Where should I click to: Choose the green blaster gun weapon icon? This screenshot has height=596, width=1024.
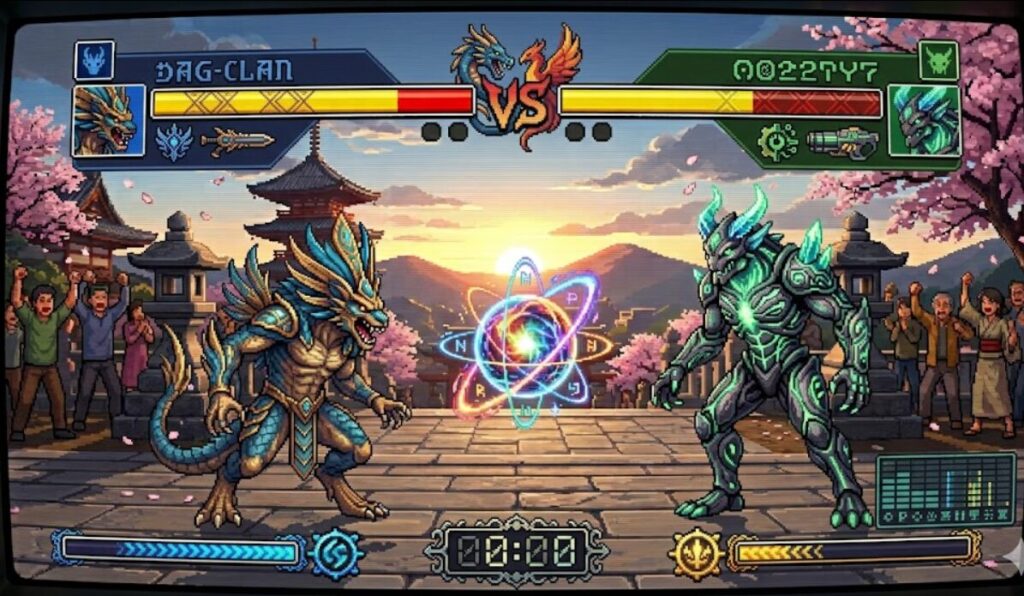coord(842,142)
